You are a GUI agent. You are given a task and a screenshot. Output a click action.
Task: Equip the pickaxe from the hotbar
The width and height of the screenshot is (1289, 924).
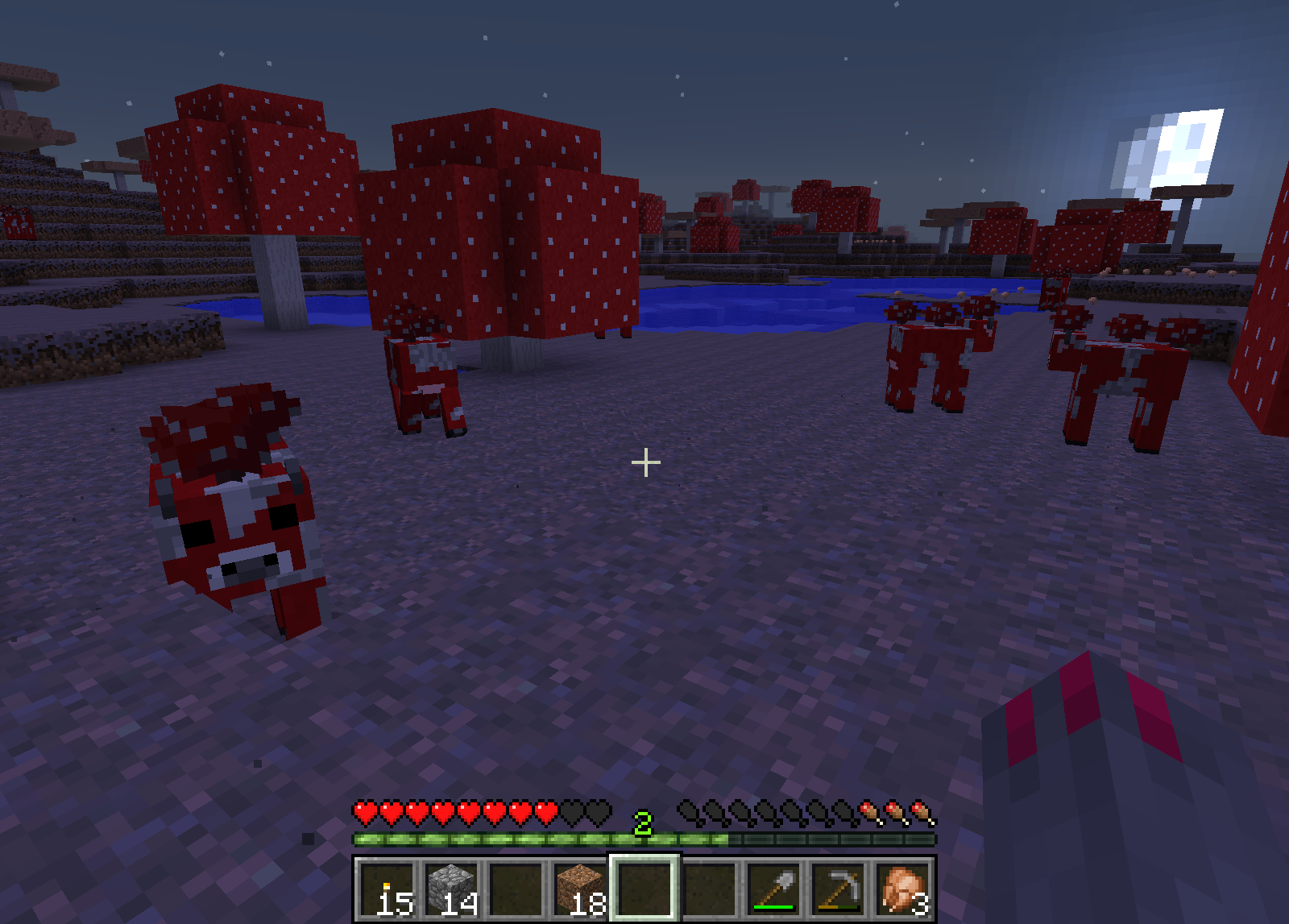(x=838, y=889)
